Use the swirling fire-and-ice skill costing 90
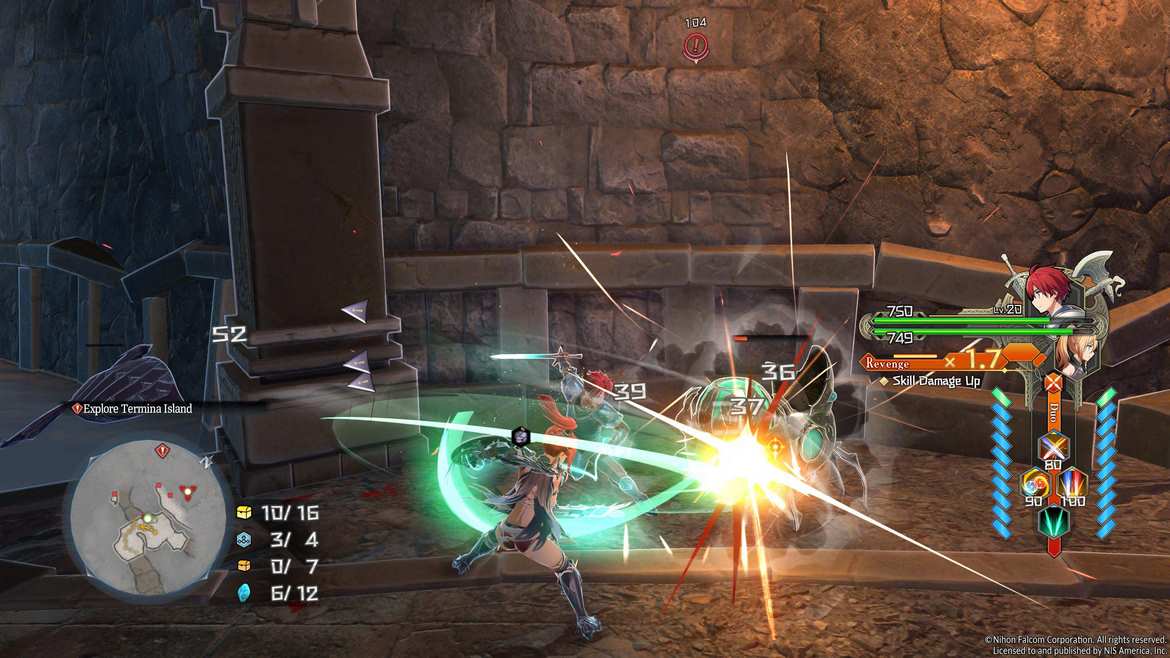Viewport: 1170px width, 658px height. pyautogui.click(x=1033, y=485)
